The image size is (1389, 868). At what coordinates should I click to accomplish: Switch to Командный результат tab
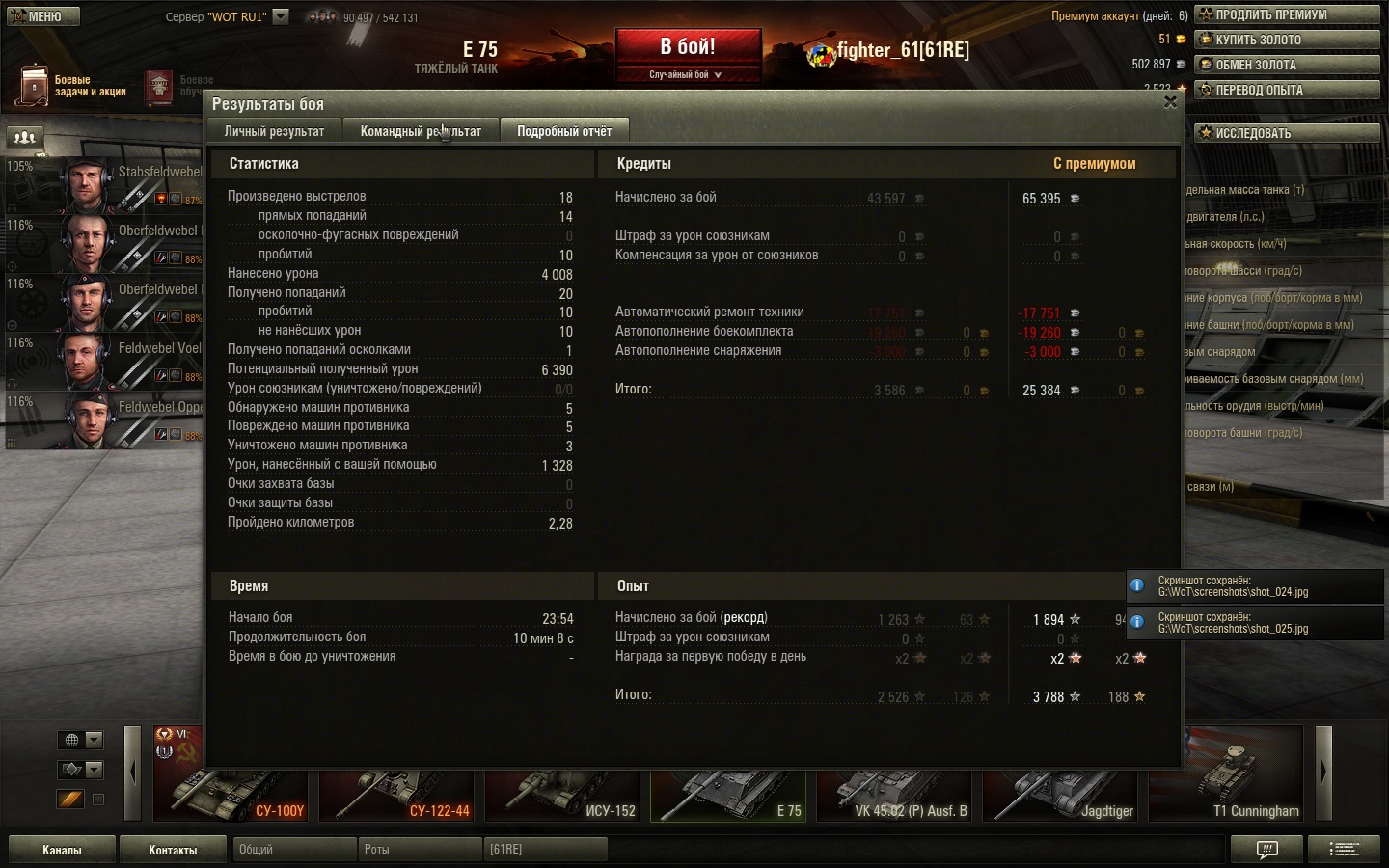tap(421, 131)
